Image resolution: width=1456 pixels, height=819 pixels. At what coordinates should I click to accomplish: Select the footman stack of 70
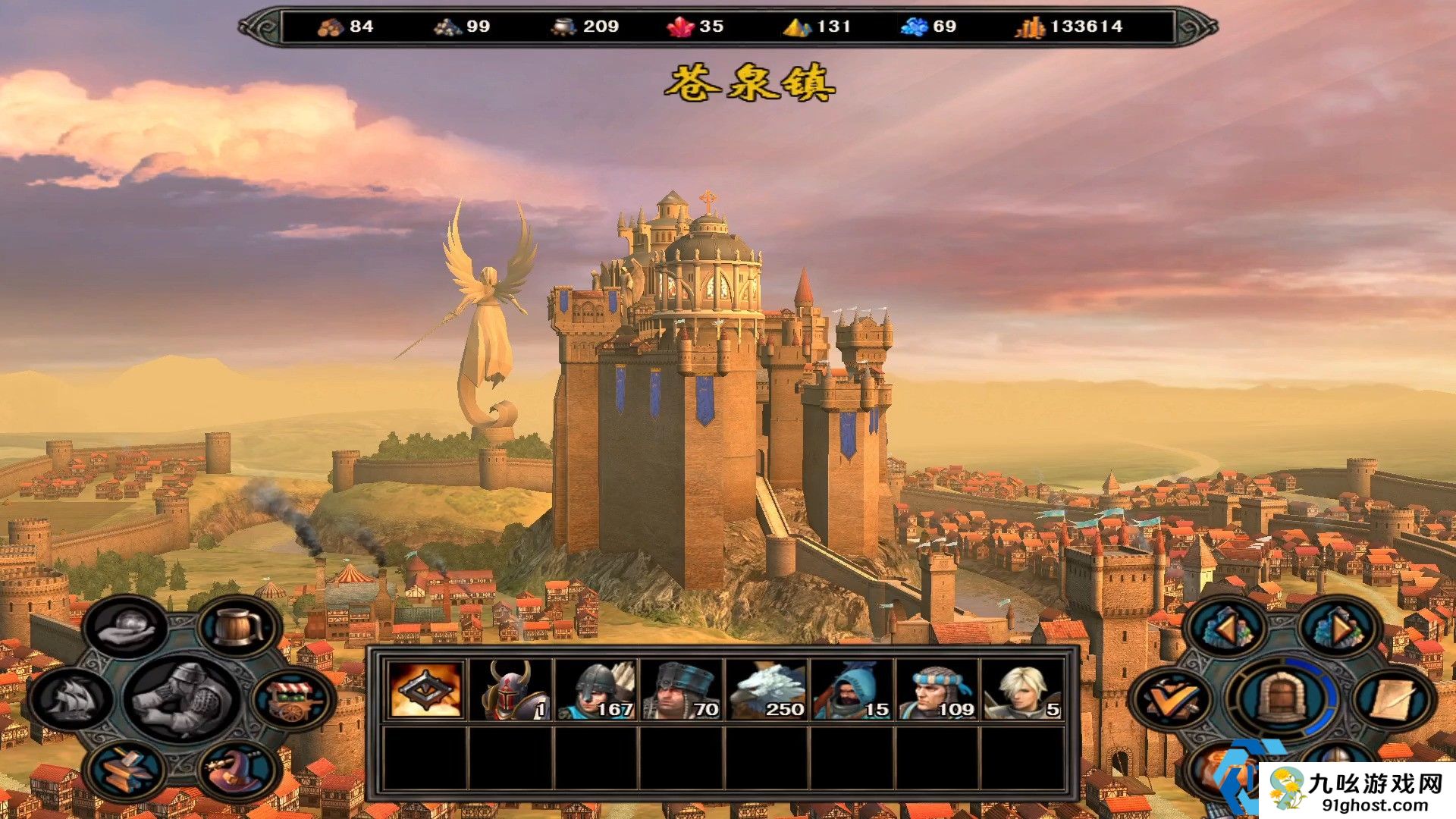pyautogui.click(x=680, y=689)
